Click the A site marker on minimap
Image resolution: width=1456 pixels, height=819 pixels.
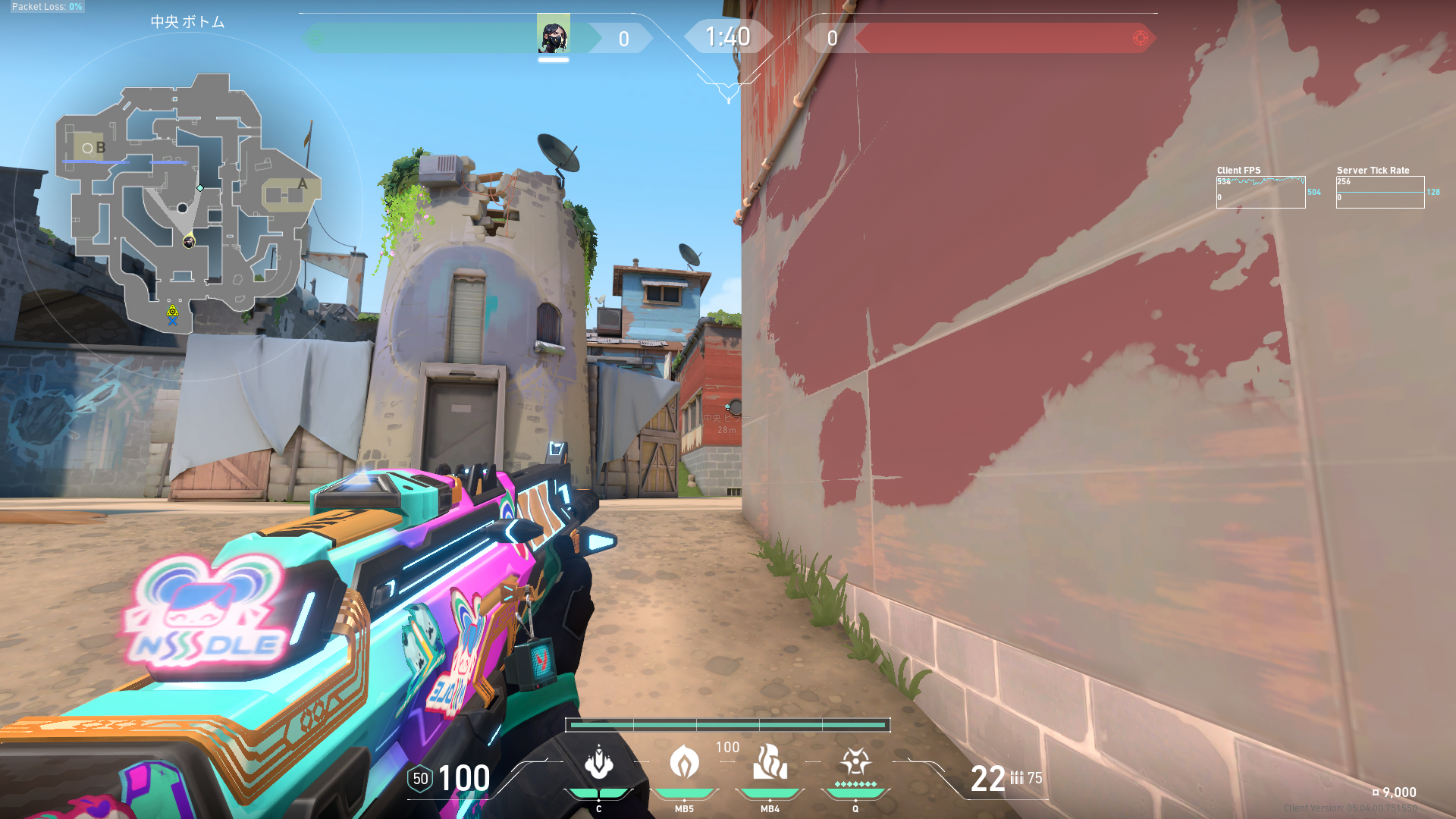pos(302,184)
